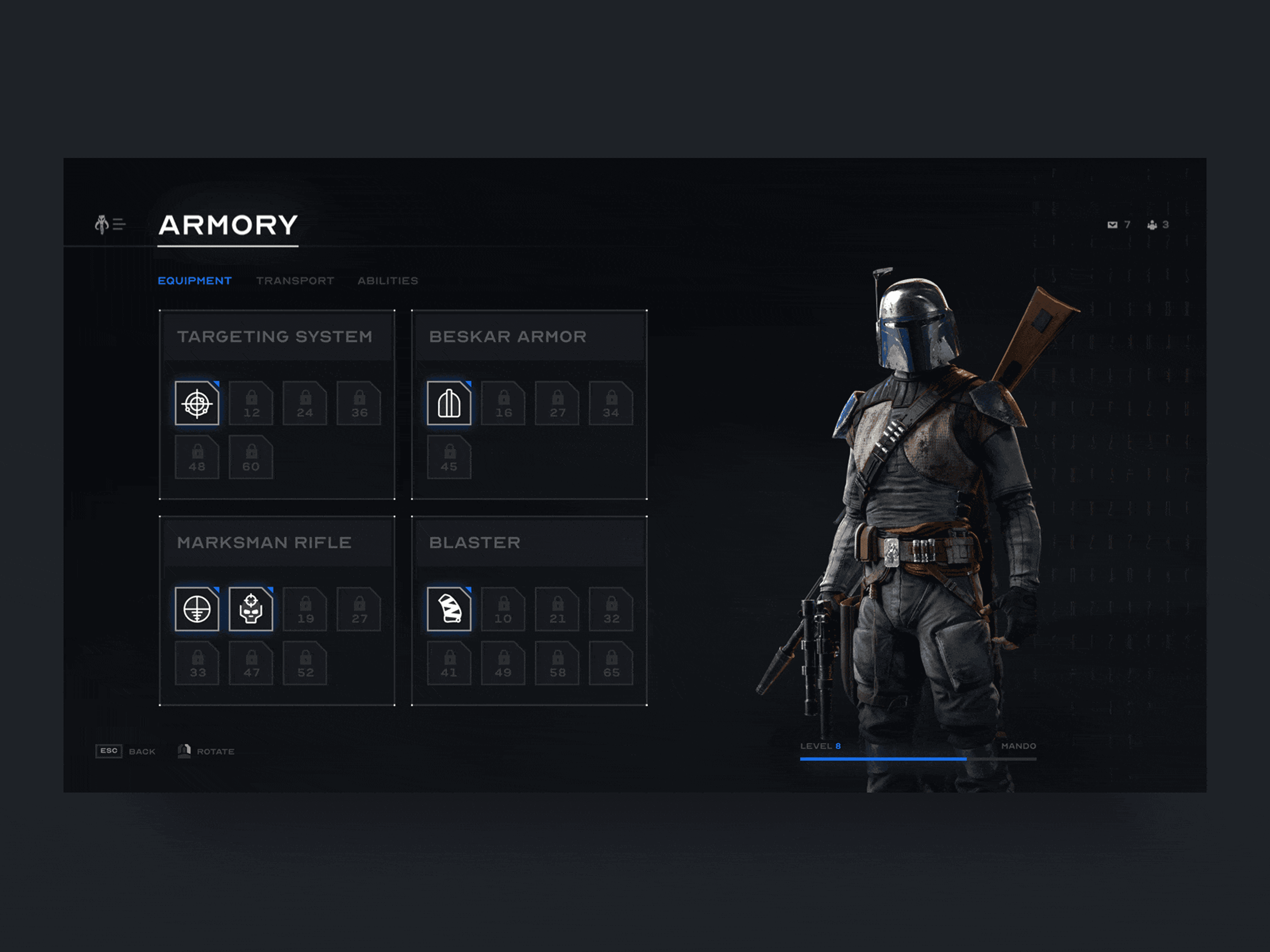This screenshot has width=1270, height=952.
Task: Choose the skull headshot rifle upgrade slot
Action: 251,609
